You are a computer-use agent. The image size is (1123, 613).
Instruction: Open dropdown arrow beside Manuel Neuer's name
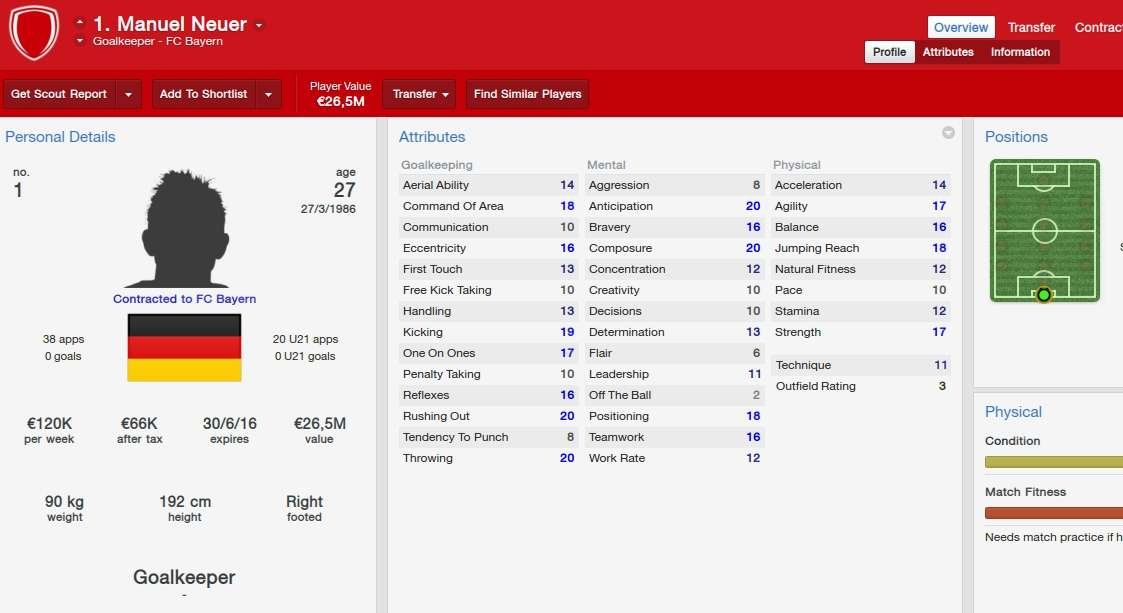(259, 25)
